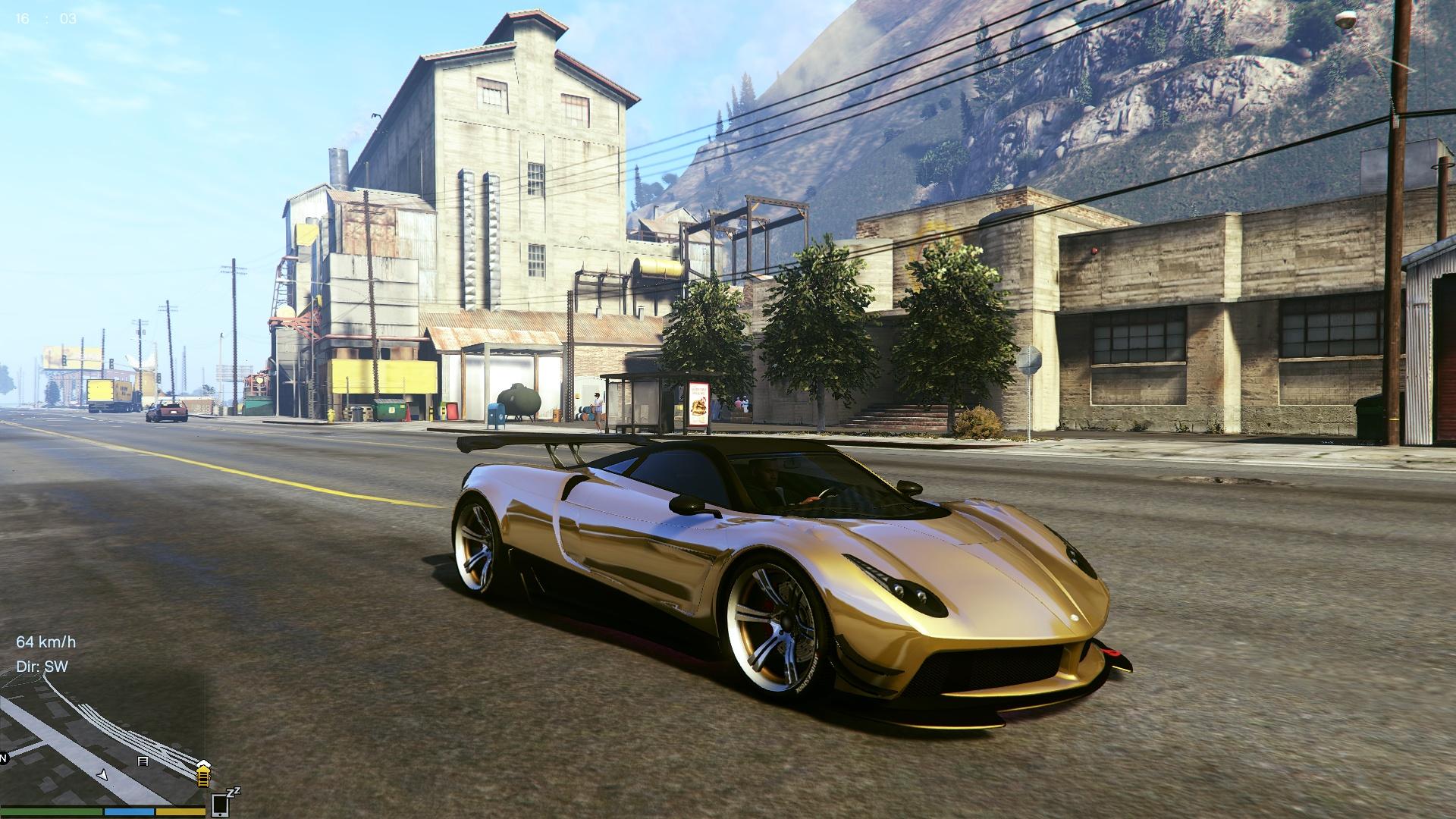1456x819 pixels.
Task: Select the white player arrow on minimap
Action: click(103, 774)
